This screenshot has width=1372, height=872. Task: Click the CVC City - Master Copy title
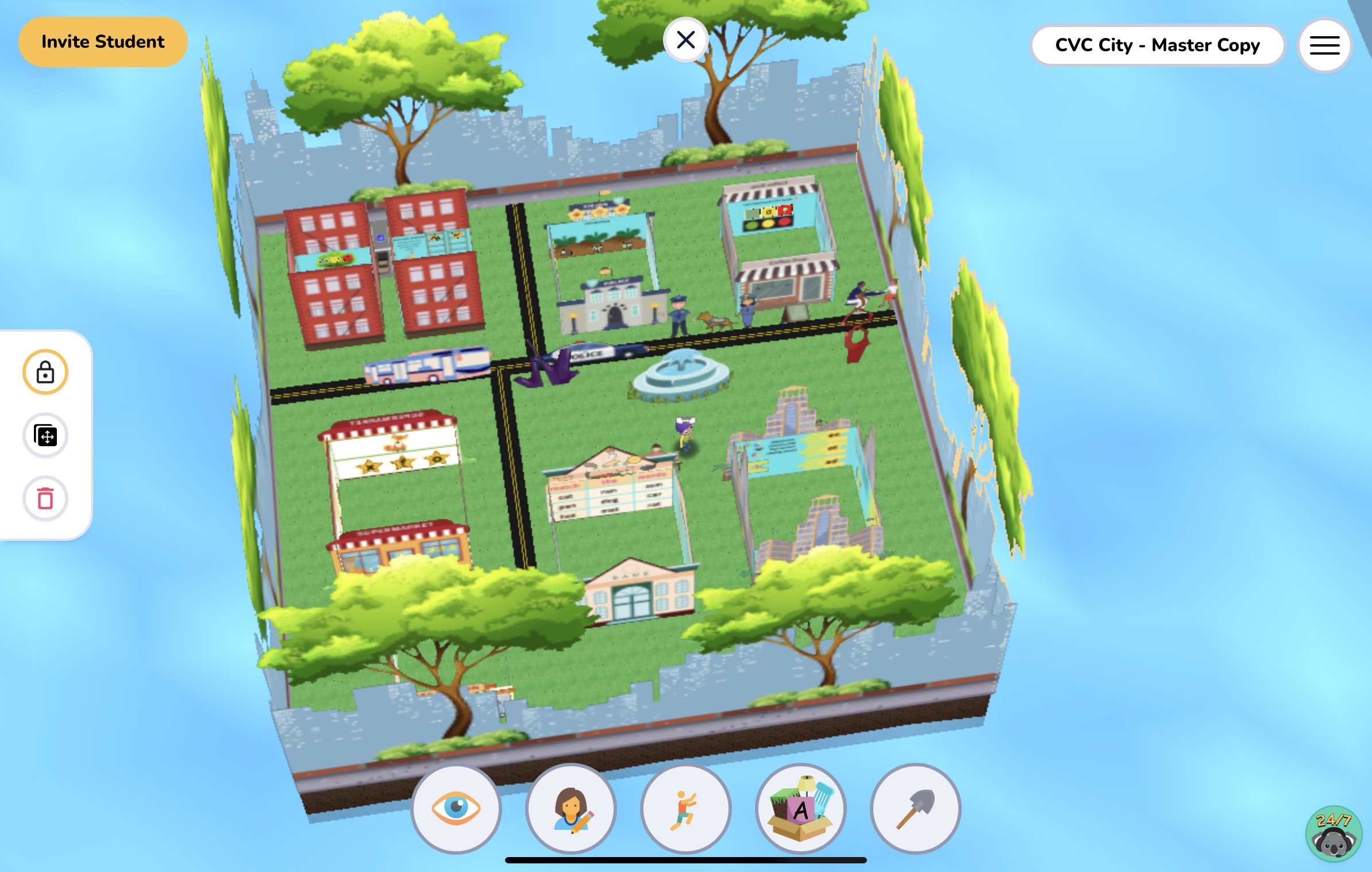coord(1157,45)
